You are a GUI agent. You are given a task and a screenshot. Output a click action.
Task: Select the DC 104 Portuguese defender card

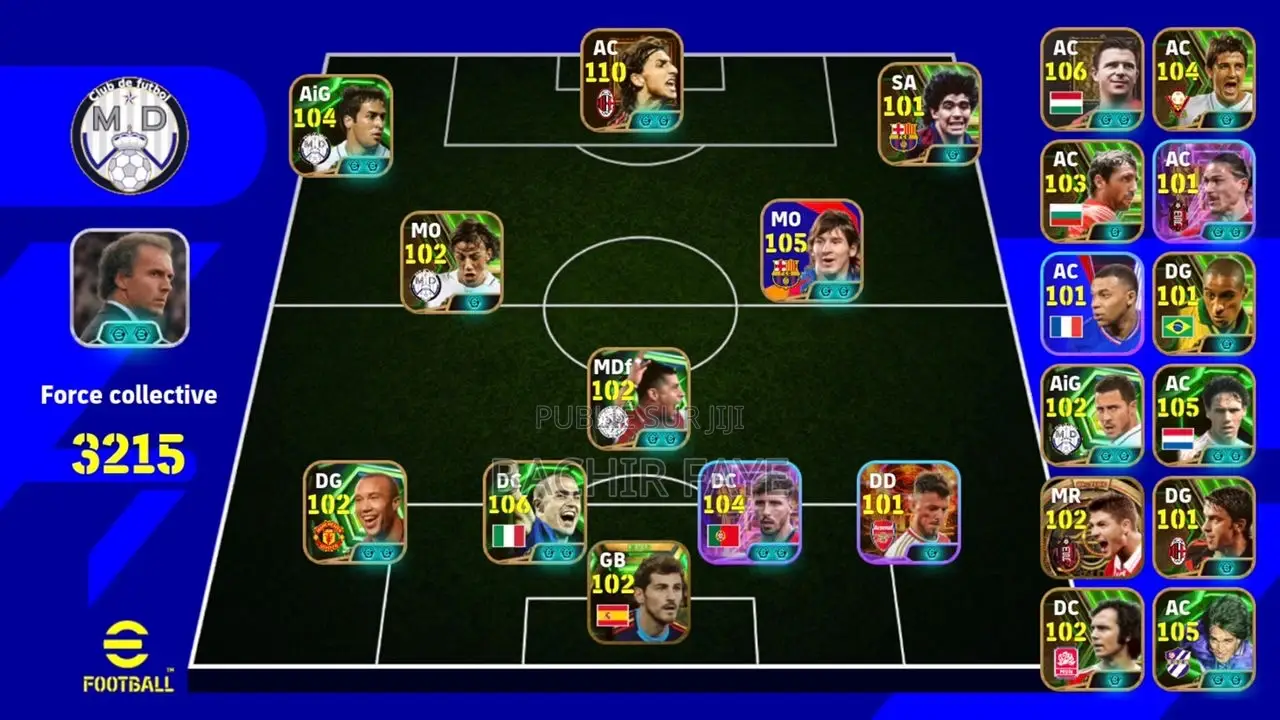tap(745, 510)
